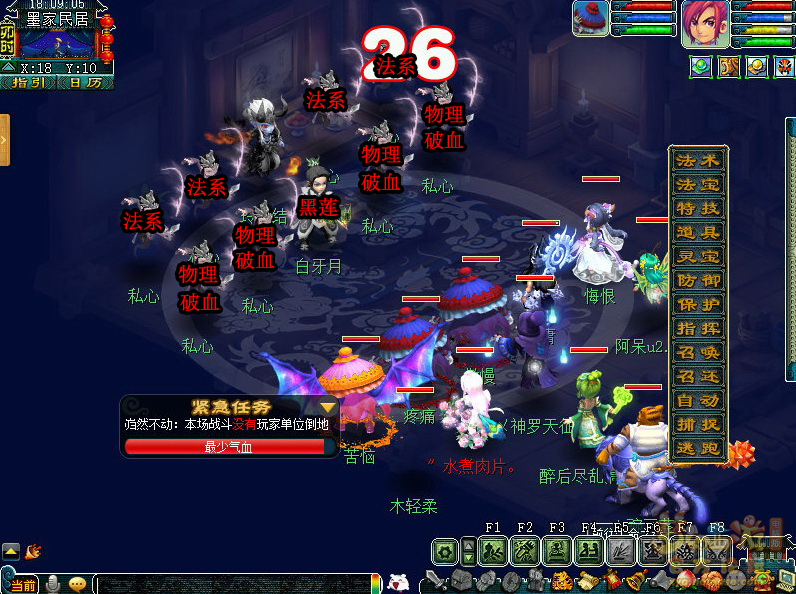Expand the left edge side panel arrow
The height and width of the screenshot is (594, 796).
[x=5, y=140]
